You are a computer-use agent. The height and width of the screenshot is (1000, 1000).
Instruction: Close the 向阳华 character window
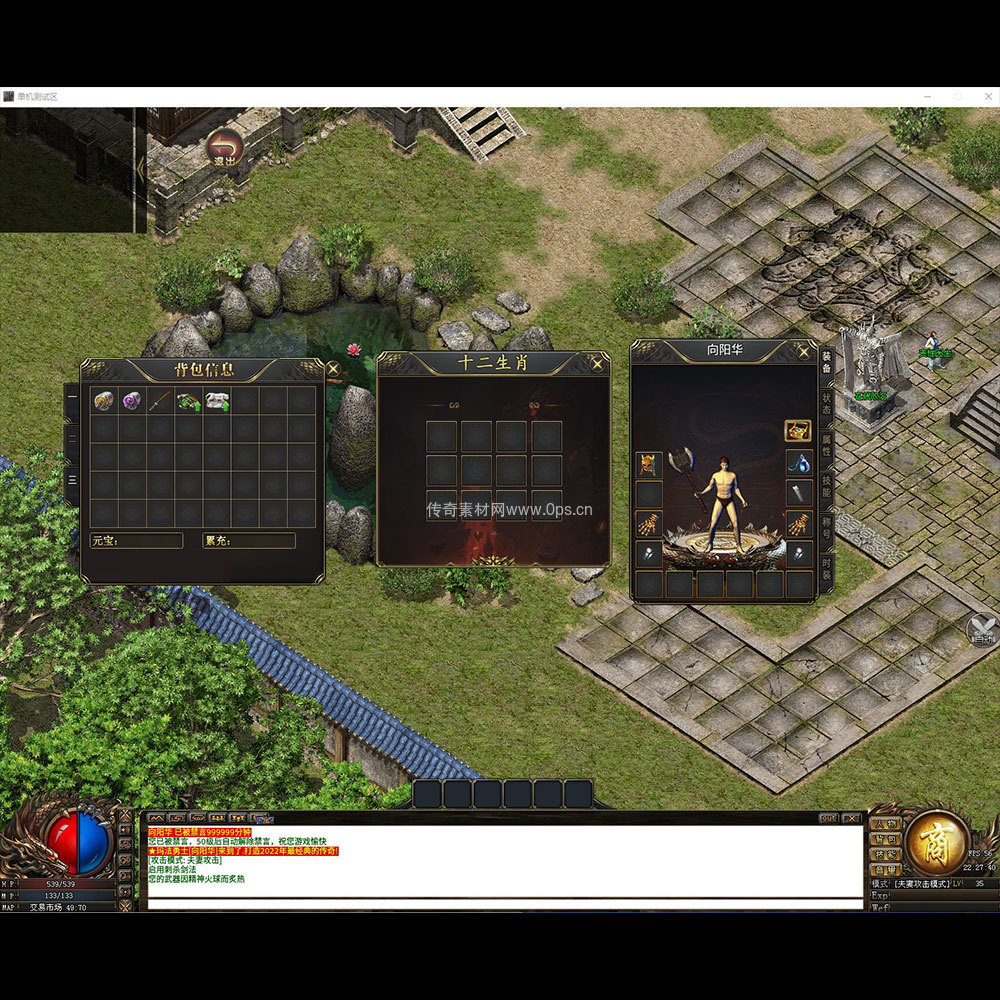click(x=803, y=350)
